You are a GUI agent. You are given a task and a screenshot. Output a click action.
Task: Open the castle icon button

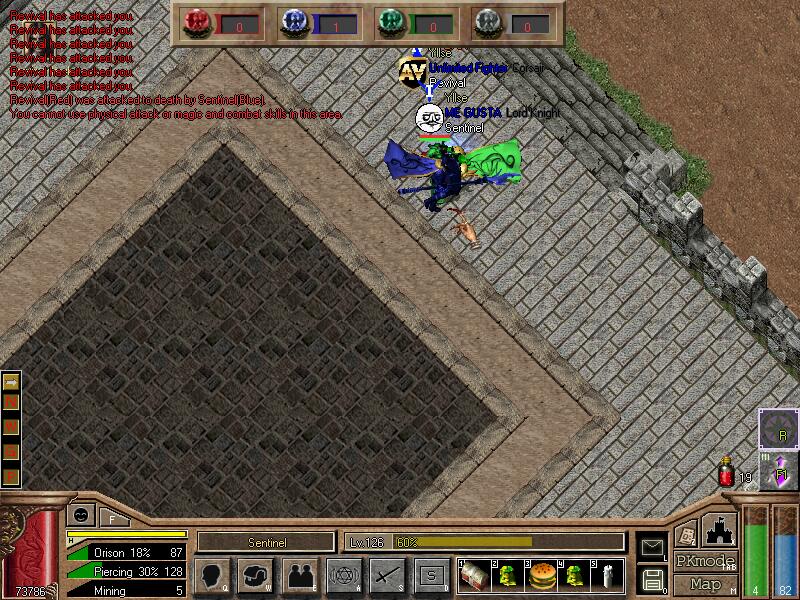click(721, 529)
